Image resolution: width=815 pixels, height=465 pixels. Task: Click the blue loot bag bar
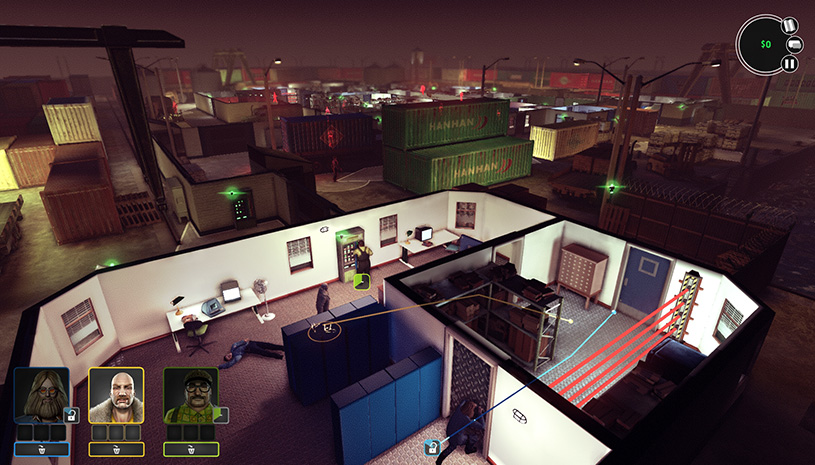(x=42, y=450)
